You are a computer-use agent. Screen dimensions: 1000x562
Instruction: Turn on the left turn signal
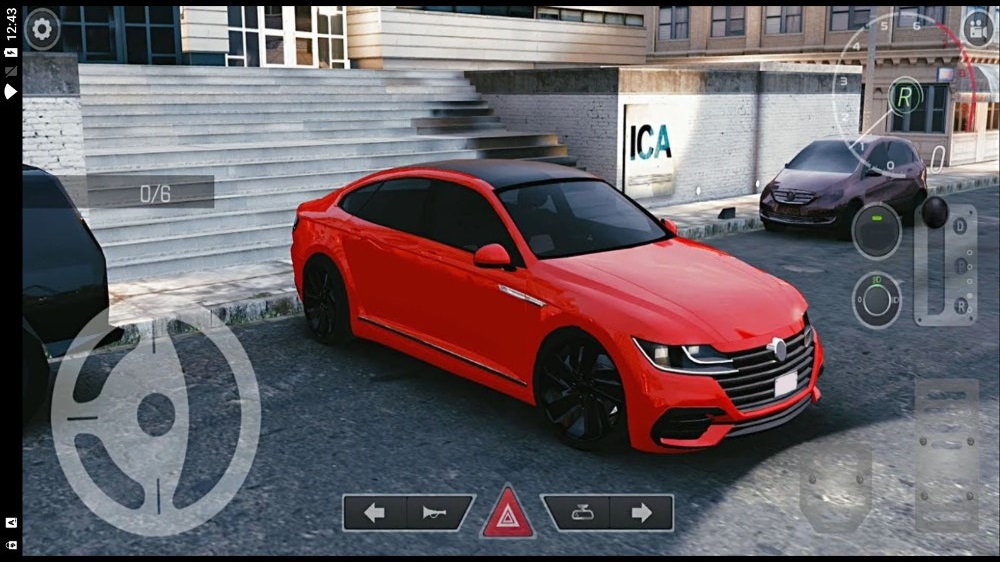pos(375,513)
